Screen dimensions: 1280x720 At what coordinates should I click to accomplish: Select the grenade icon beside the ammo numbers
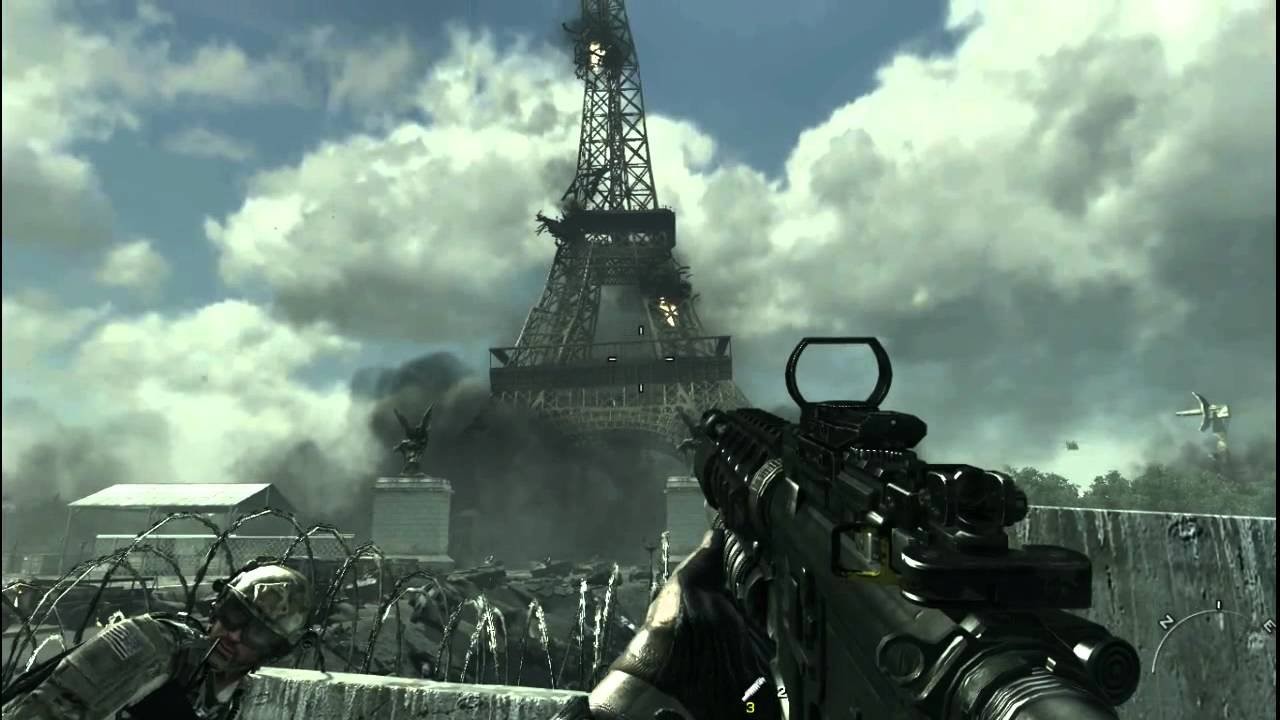click(754, 688)
